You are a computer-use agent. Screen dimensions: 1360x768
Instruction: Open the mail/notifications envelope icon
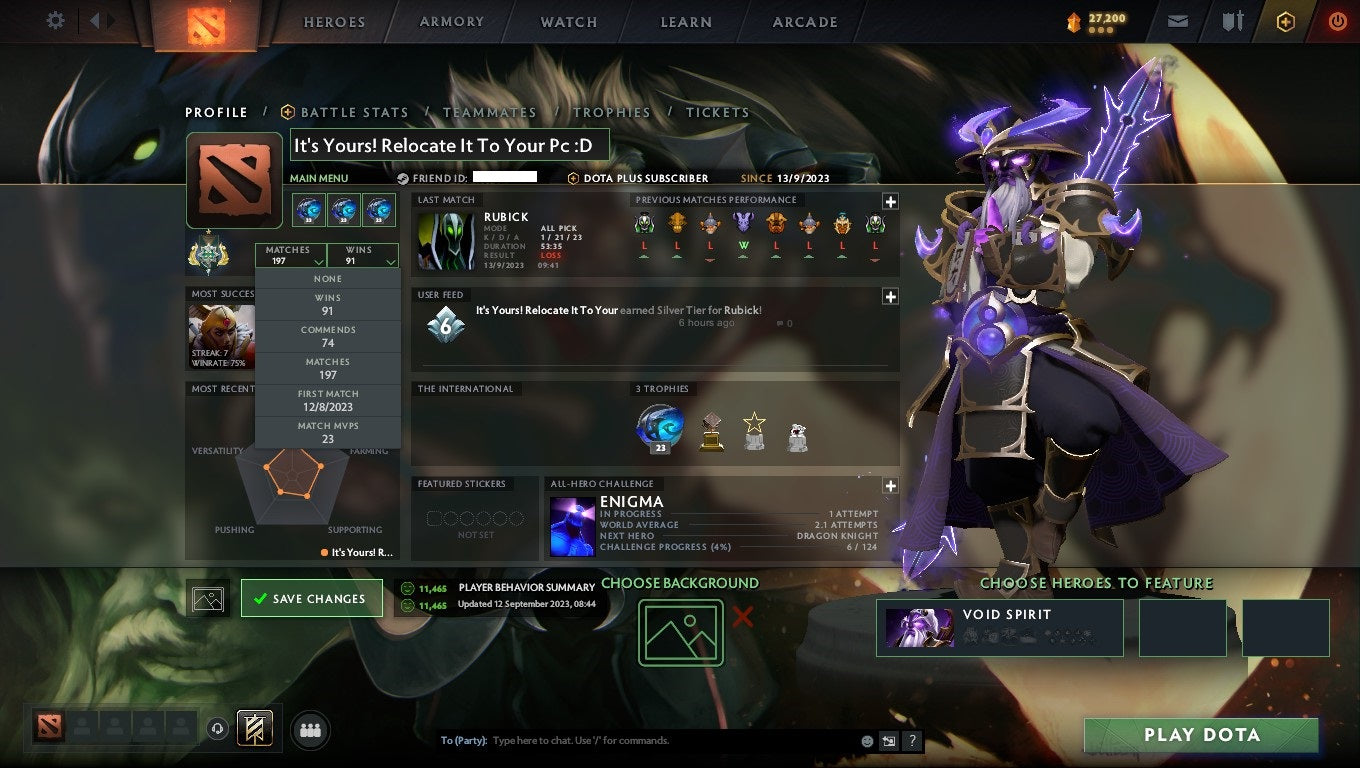click(1177, 20)
